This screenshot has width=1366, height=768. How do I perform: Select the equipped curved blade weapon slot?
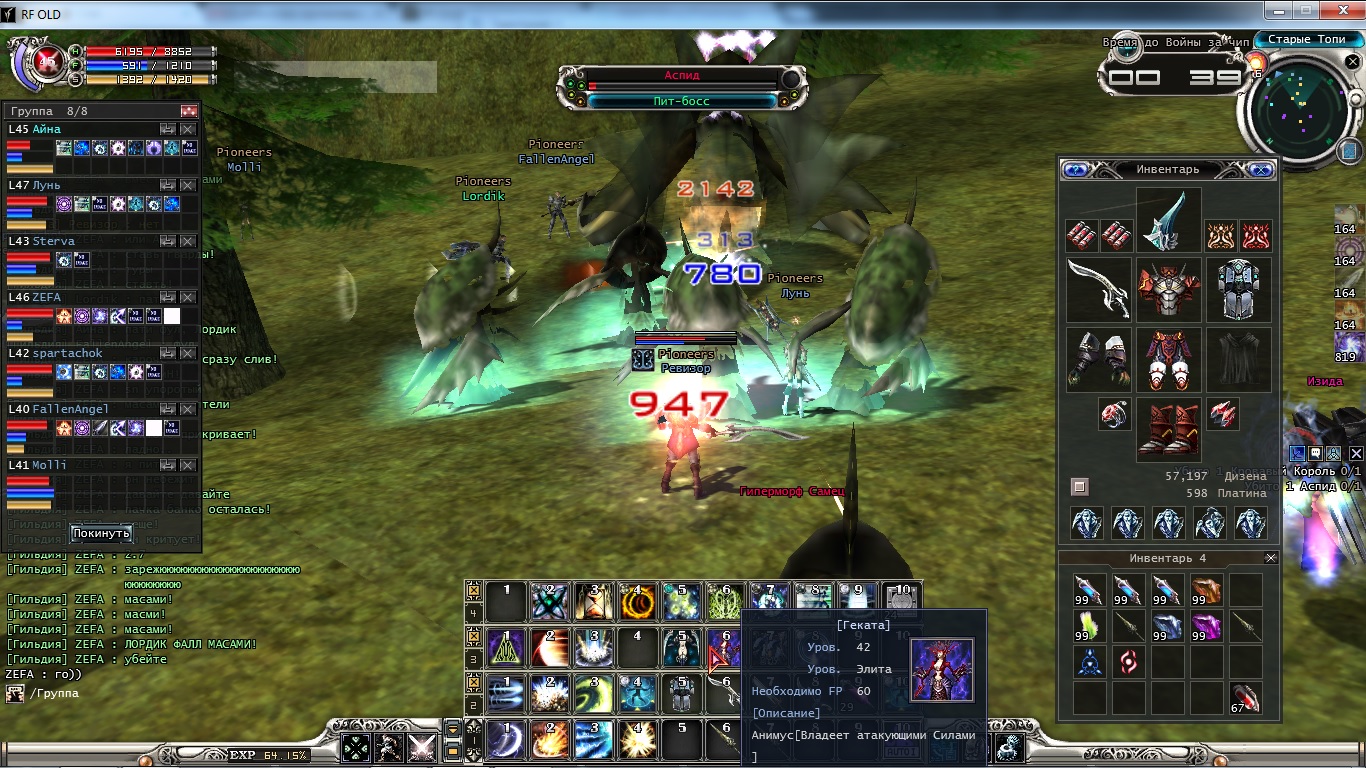(x=1098, y=289)
